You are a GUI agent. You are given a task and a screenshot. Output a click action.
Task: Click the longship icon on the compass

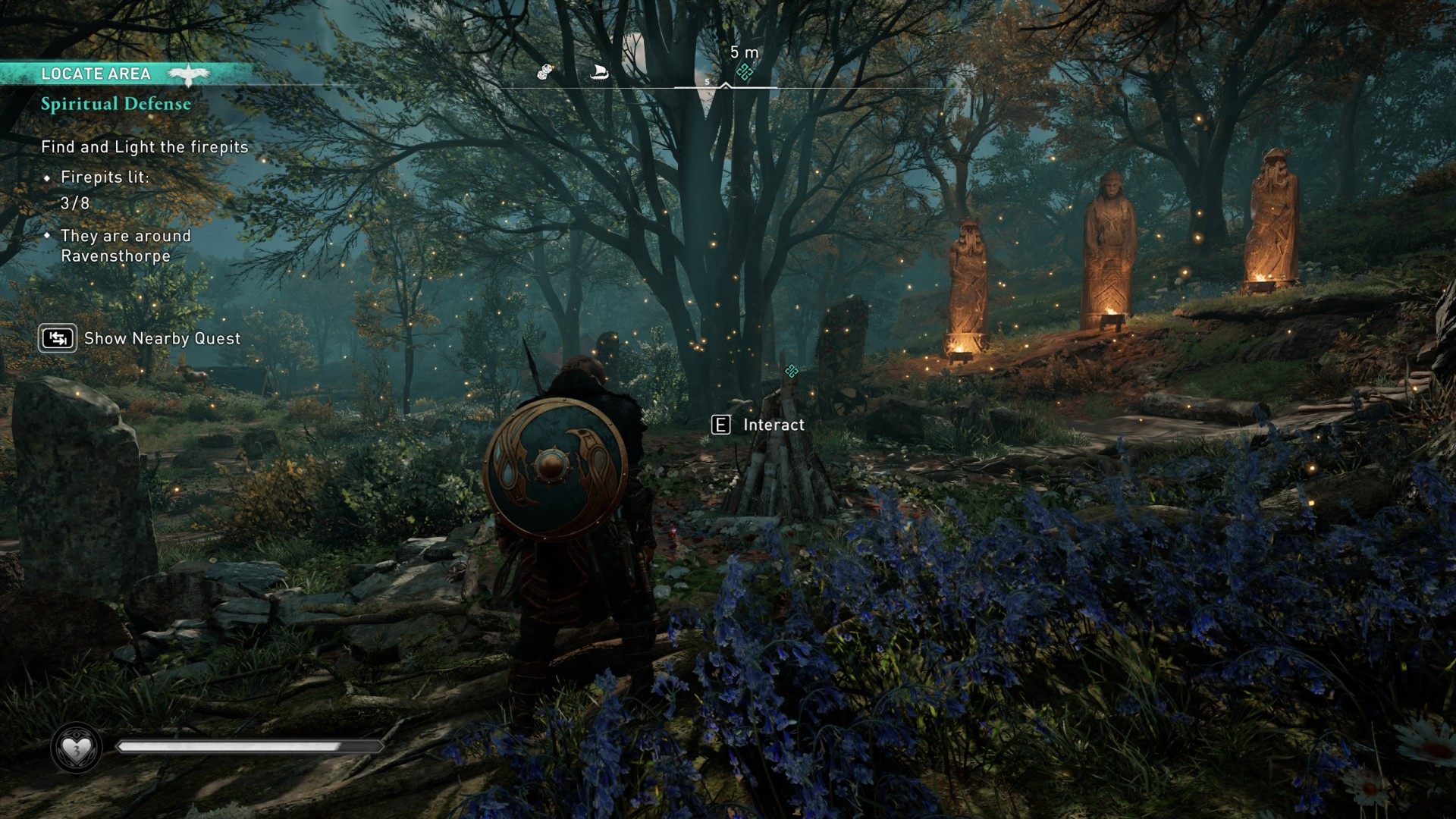(598, 73)
